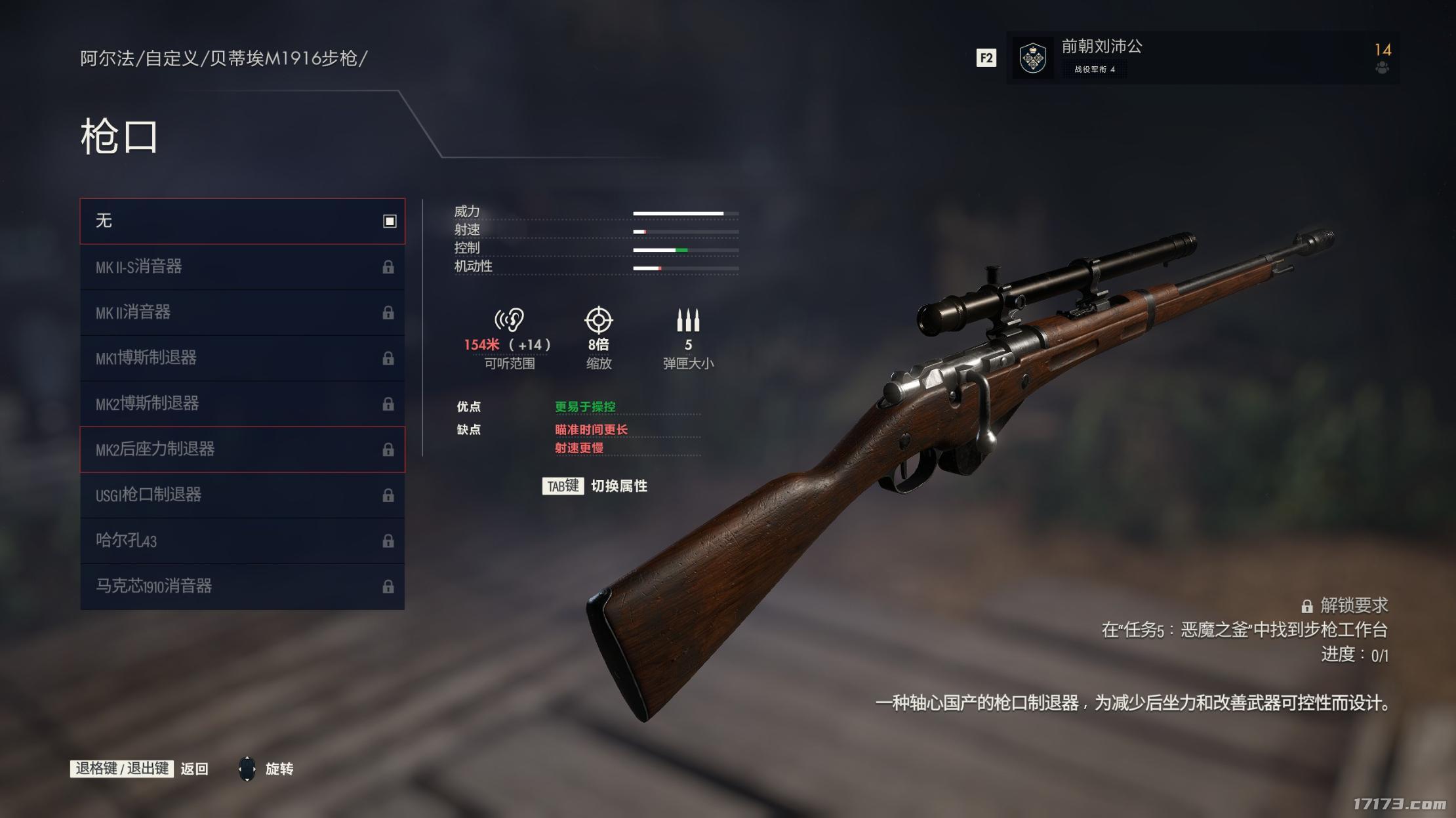This screenshot has height=818, width=1456.
Task: Pick the MK1博斯制退器 muzzle brake
Action: click(242, 358)
